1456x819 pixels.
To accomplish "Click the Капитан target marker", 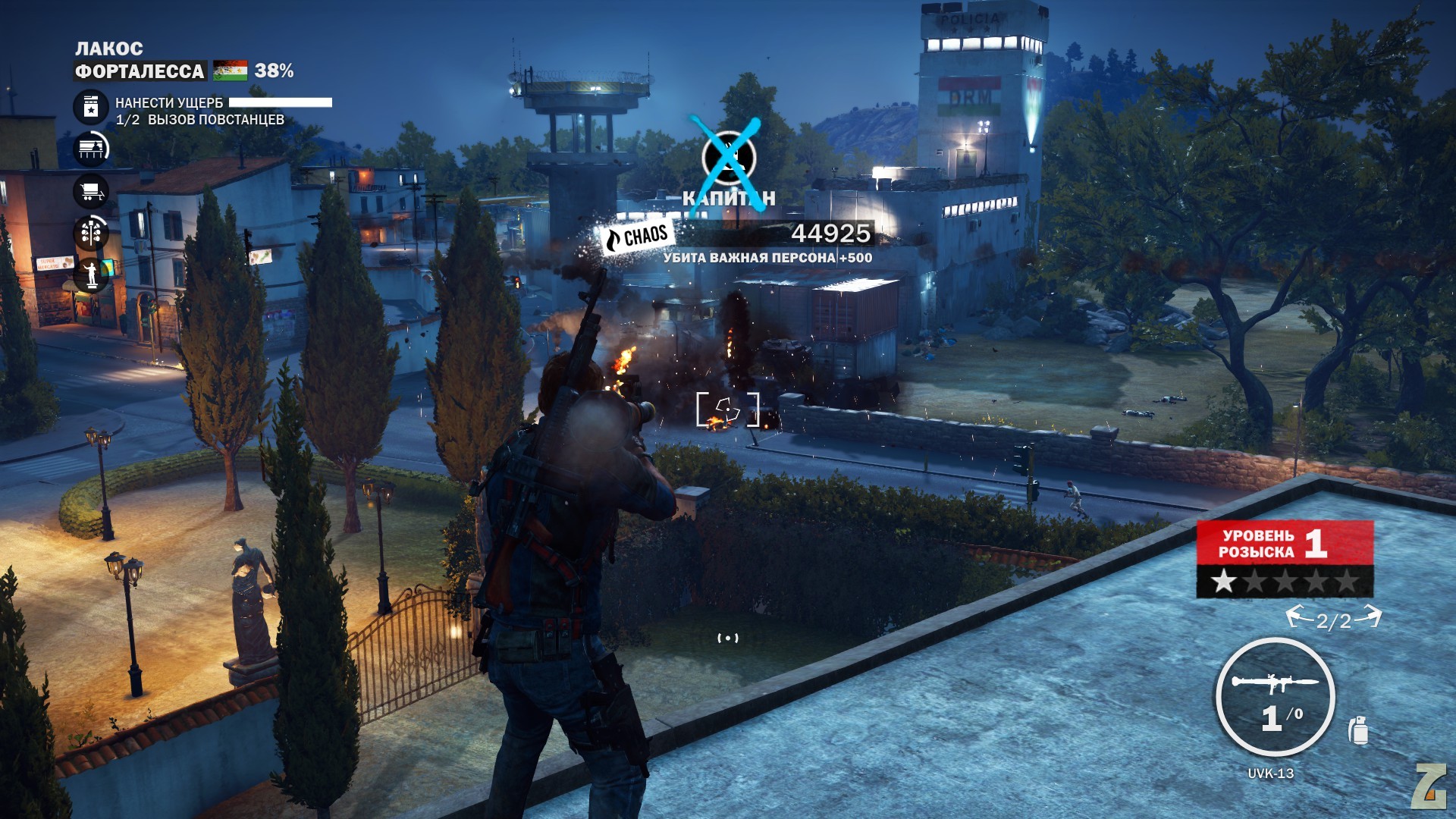I will (728, 158).
